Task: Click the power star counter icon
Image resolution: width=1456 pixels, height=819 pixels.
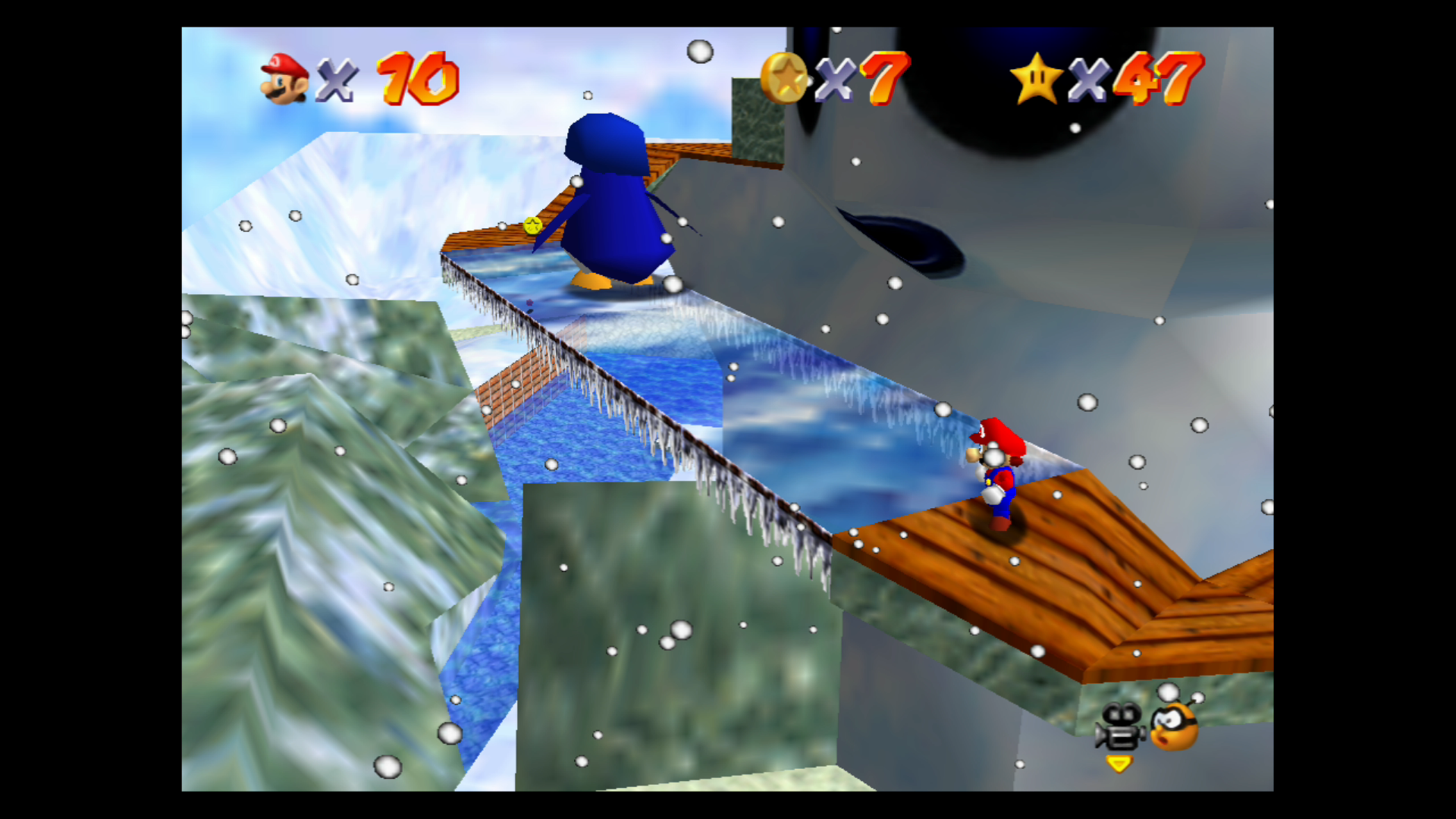Action: pos(1038,76)
